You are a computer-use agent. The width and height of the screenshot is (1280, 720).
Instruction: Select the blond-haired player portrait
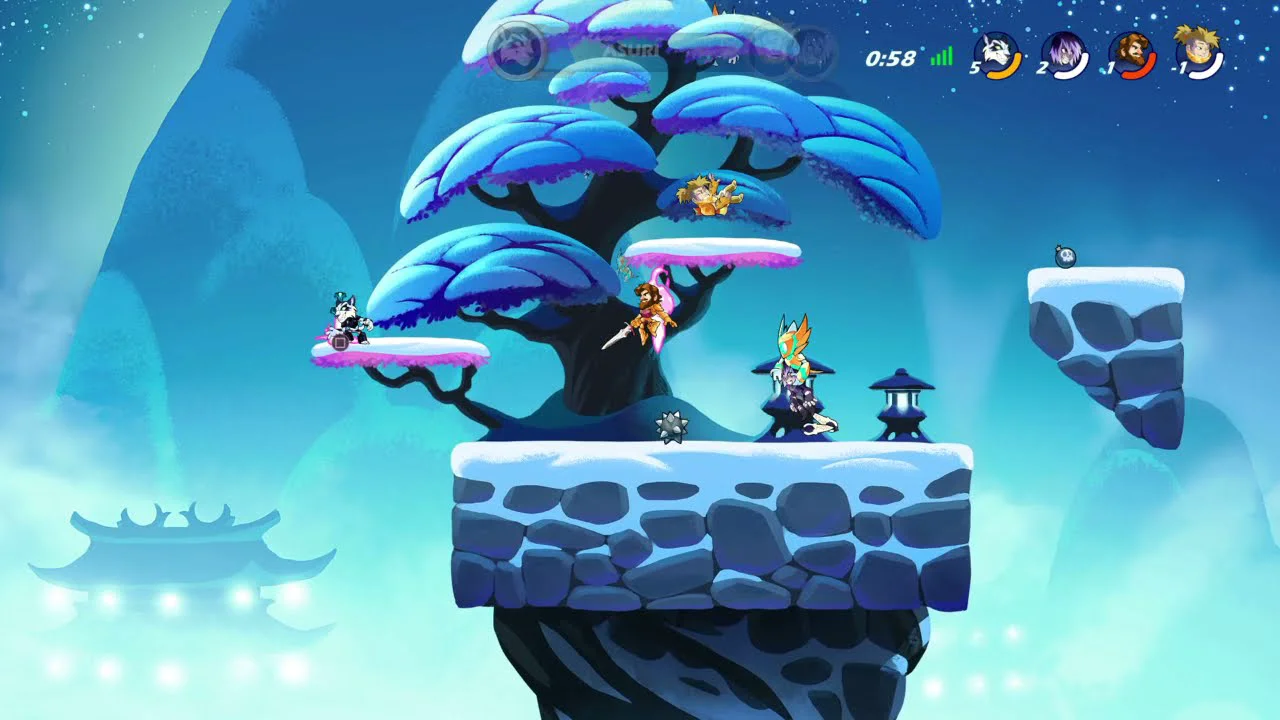pyautogui.click(x=1198, y=55)
